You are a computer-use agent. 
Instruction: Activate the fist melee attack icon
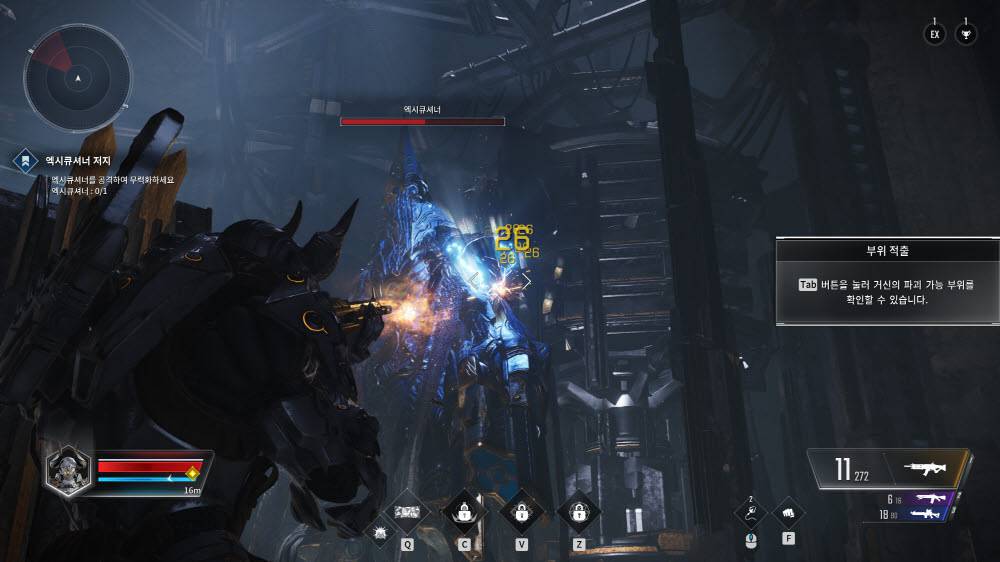789,514
